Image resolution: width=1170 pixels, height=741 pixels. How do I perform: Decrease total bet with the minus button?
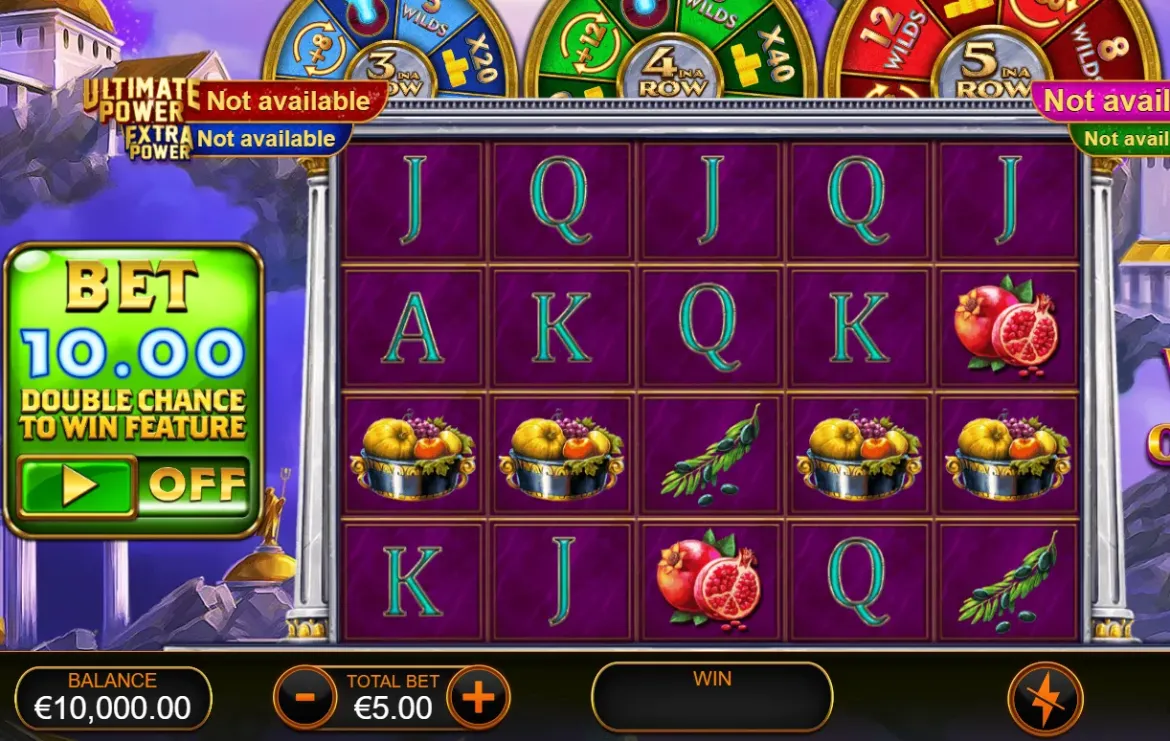(304, 697)
